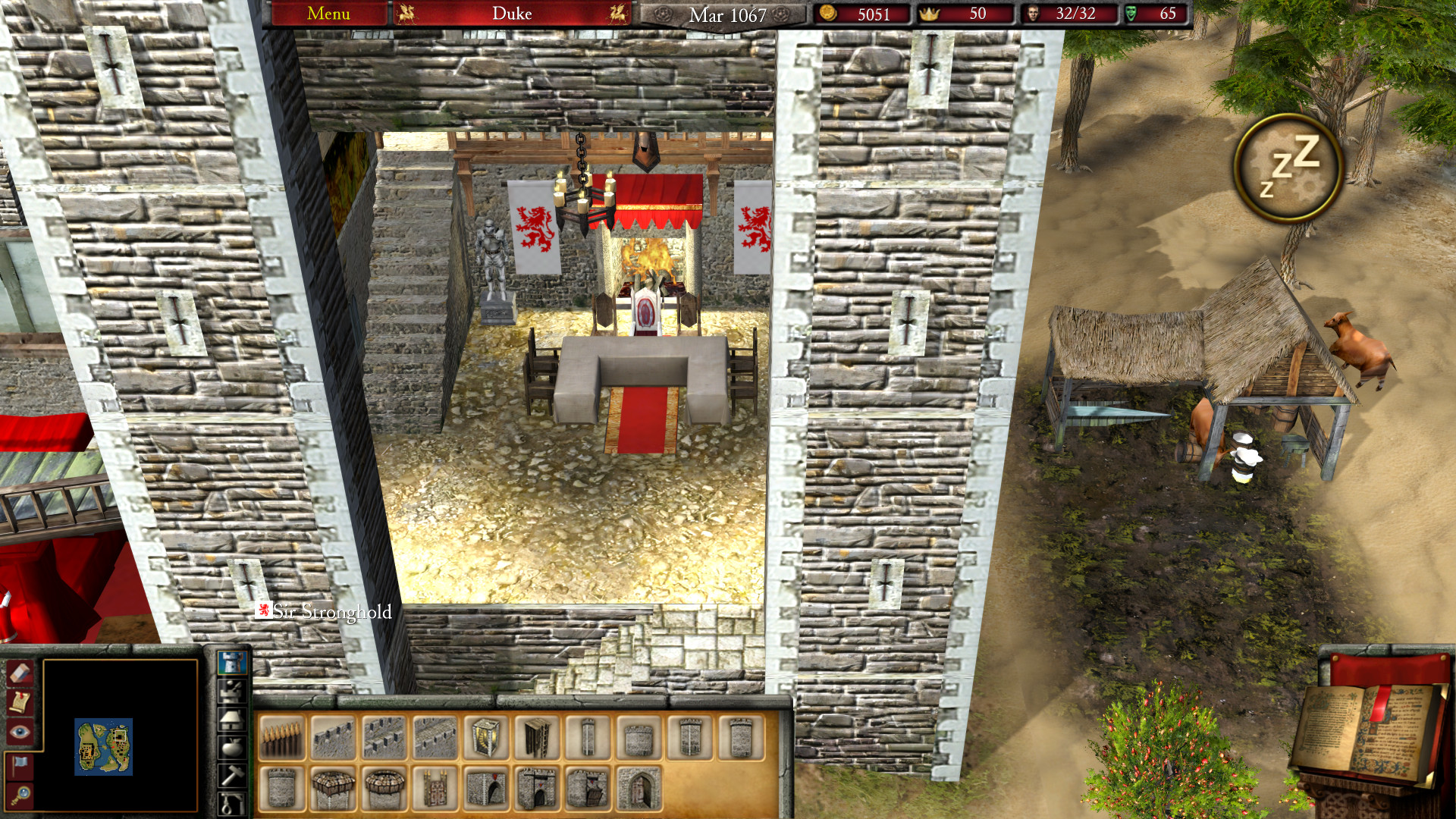Select the drawbridge gatehouse icon
The height and width of the screenshot is (819, 1456).
588,790
